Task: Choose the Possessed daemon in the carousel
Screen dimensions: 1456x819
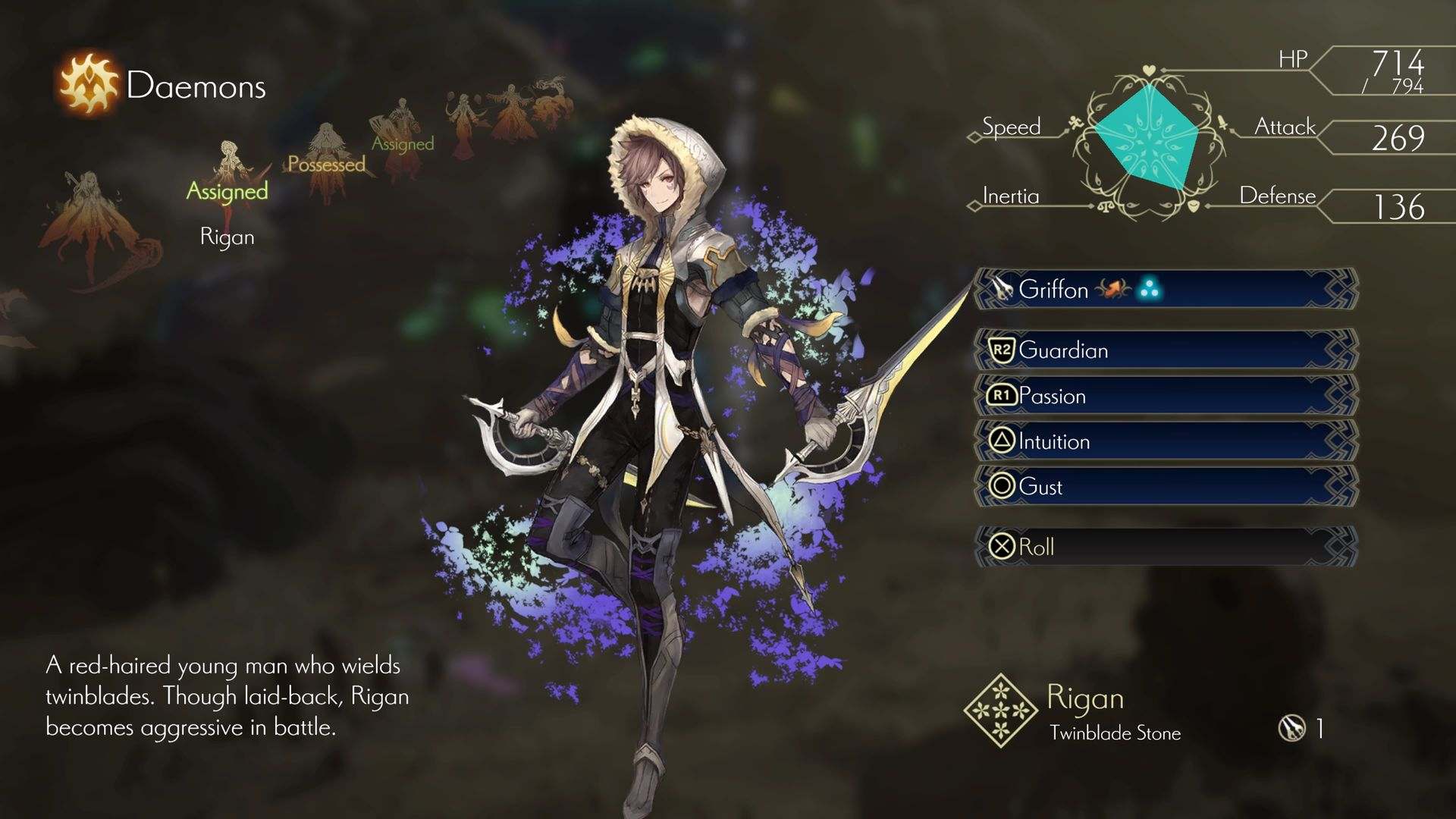Action: pyautogui.click(x=327, y=161)
